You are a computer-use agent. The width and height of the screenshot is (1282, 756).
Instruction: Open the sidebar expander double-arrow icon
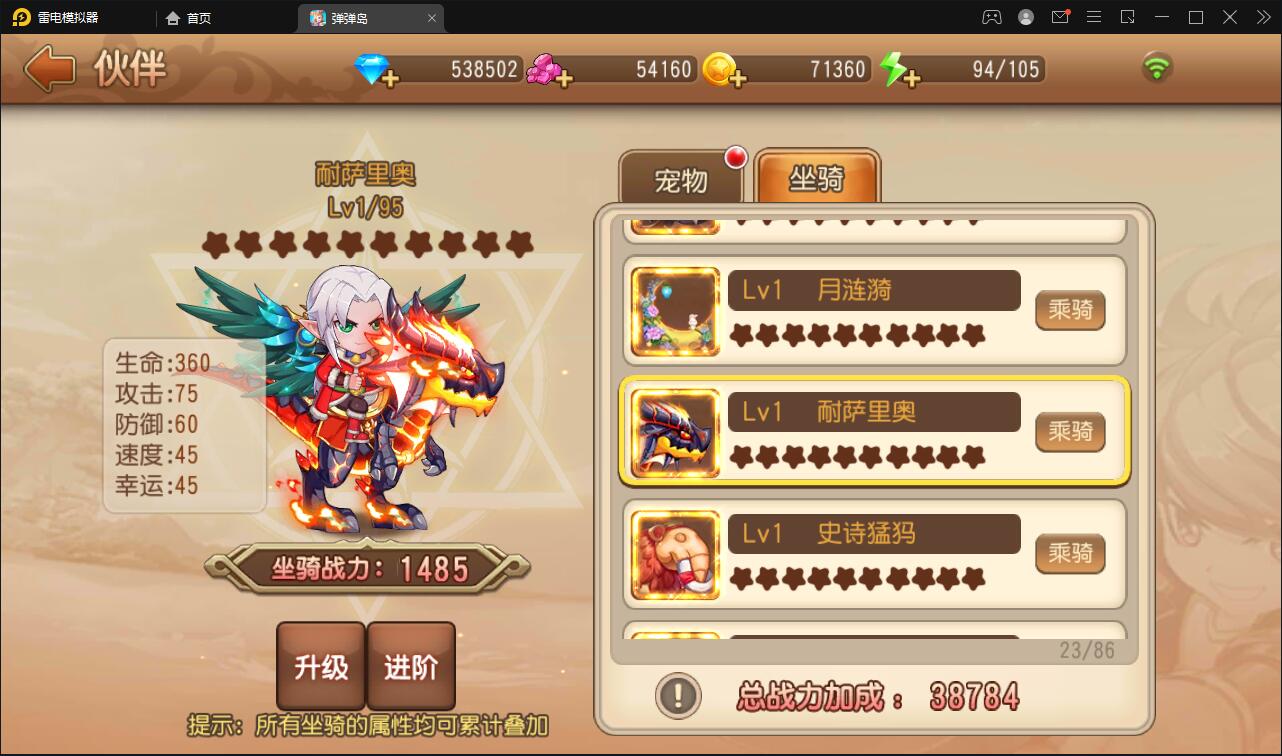pos(1262,17)
